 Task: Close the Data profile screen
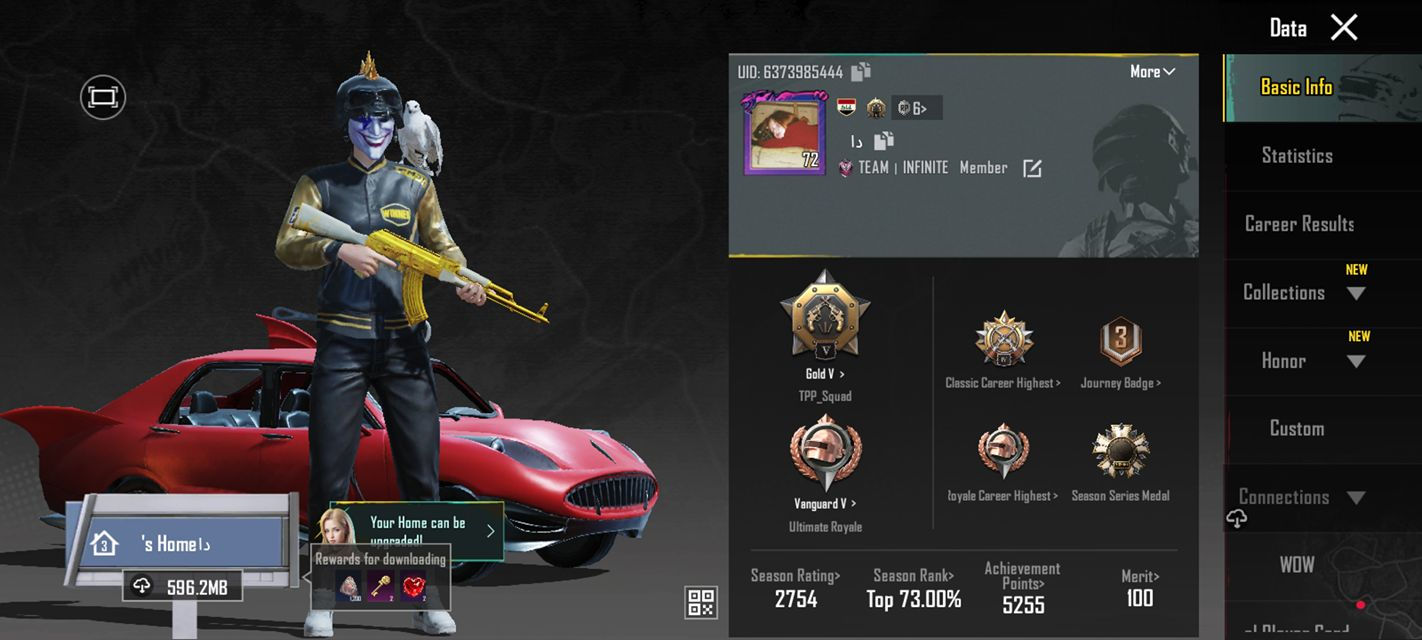(x=1344, y=28)
